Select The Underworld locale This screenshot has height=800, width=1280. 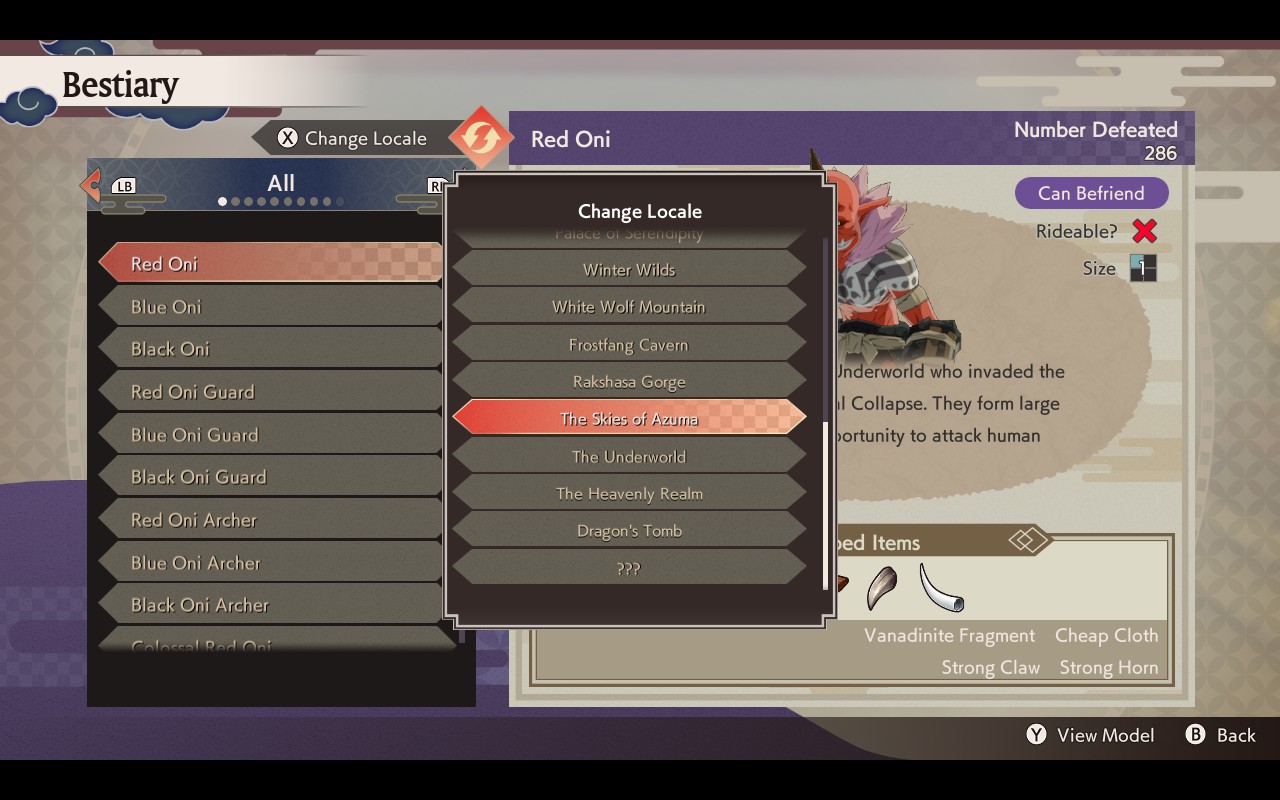pyautogui.click(x=629, y=457)
